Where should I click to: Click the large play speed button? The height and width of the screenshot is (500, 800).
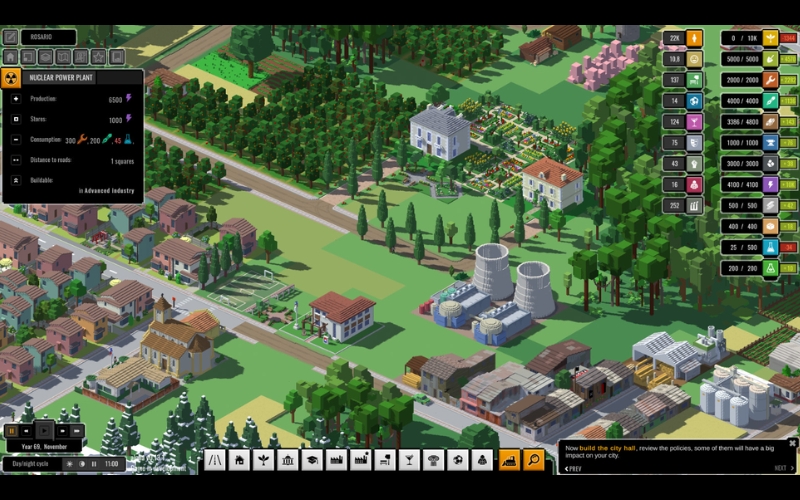tap(43, 431)
